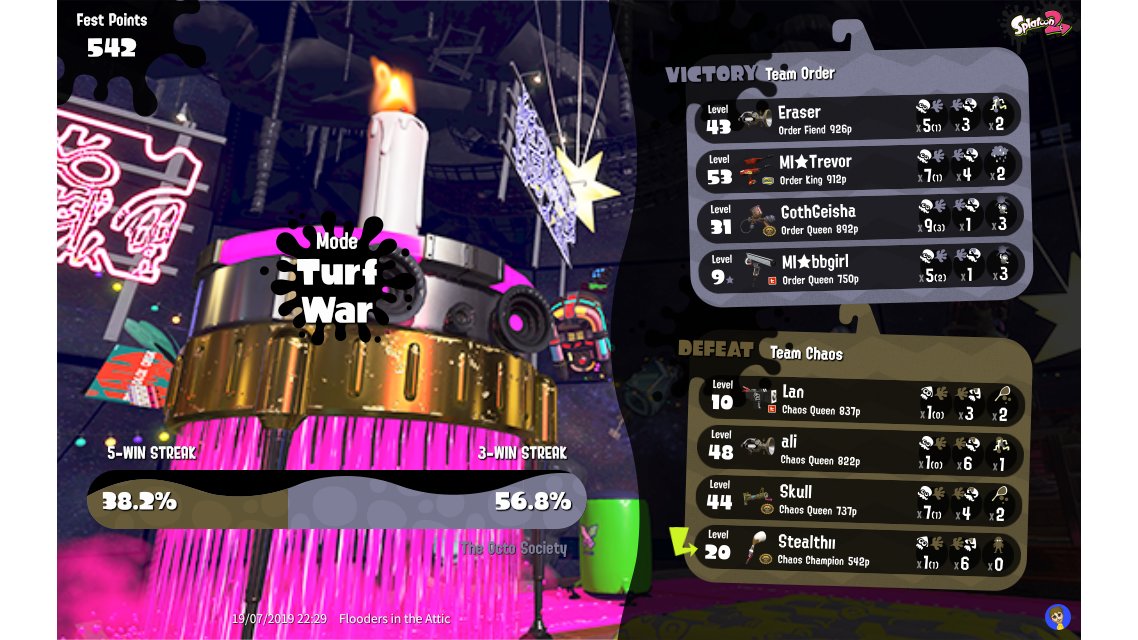Choose the Ml★Trevor player row
Image resolution: width=1138 pixels, height=640 pixels.
(x=859, y=168)
